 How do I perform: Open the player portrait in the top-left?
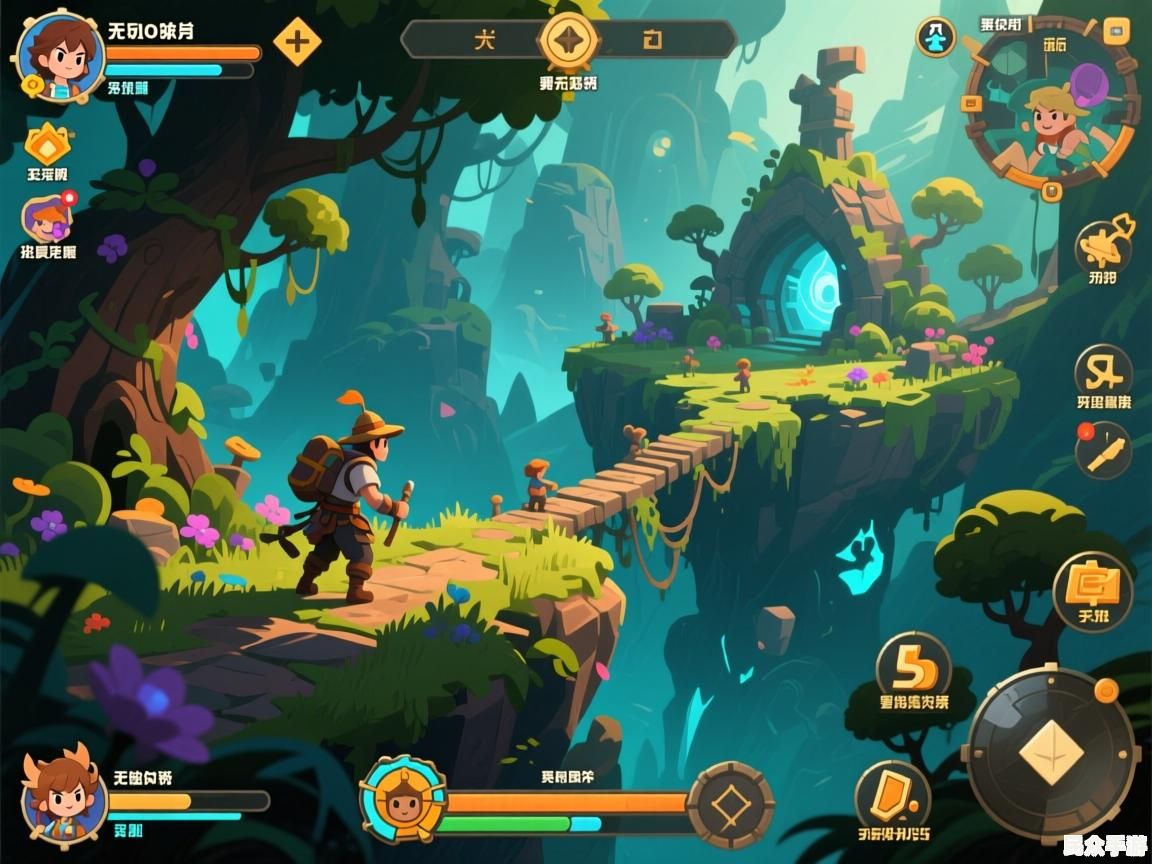59,56
